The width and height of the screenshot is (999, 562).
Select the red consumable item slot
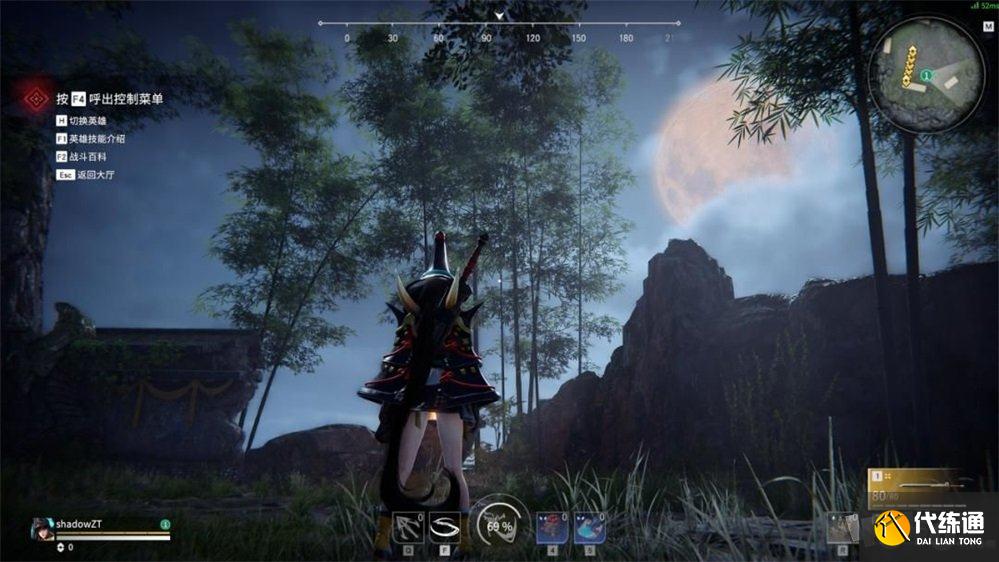pos(552,526)
